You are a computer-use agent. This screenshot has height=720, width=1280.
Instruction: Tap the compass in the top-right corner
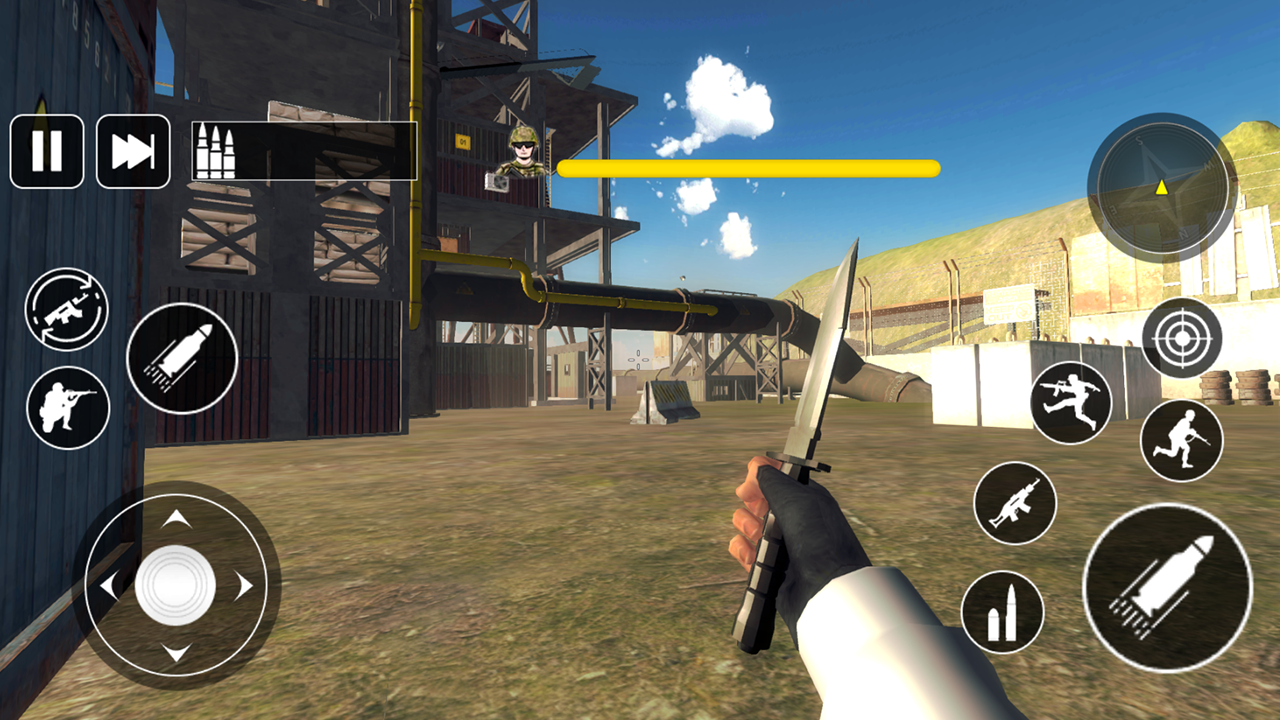tap(1163, 190)
